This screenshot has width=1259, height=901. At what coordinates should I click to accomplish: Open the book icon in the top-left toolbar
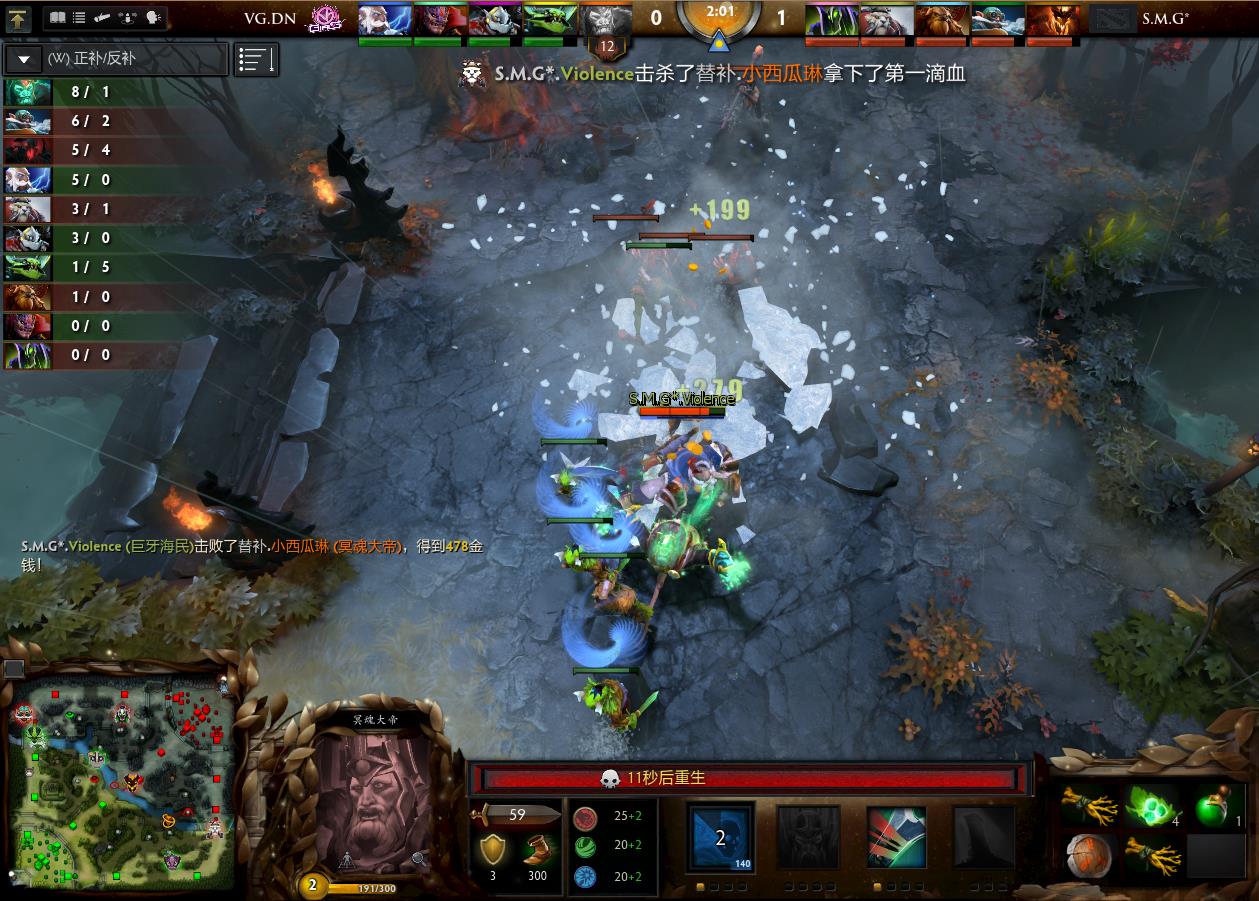56,18
